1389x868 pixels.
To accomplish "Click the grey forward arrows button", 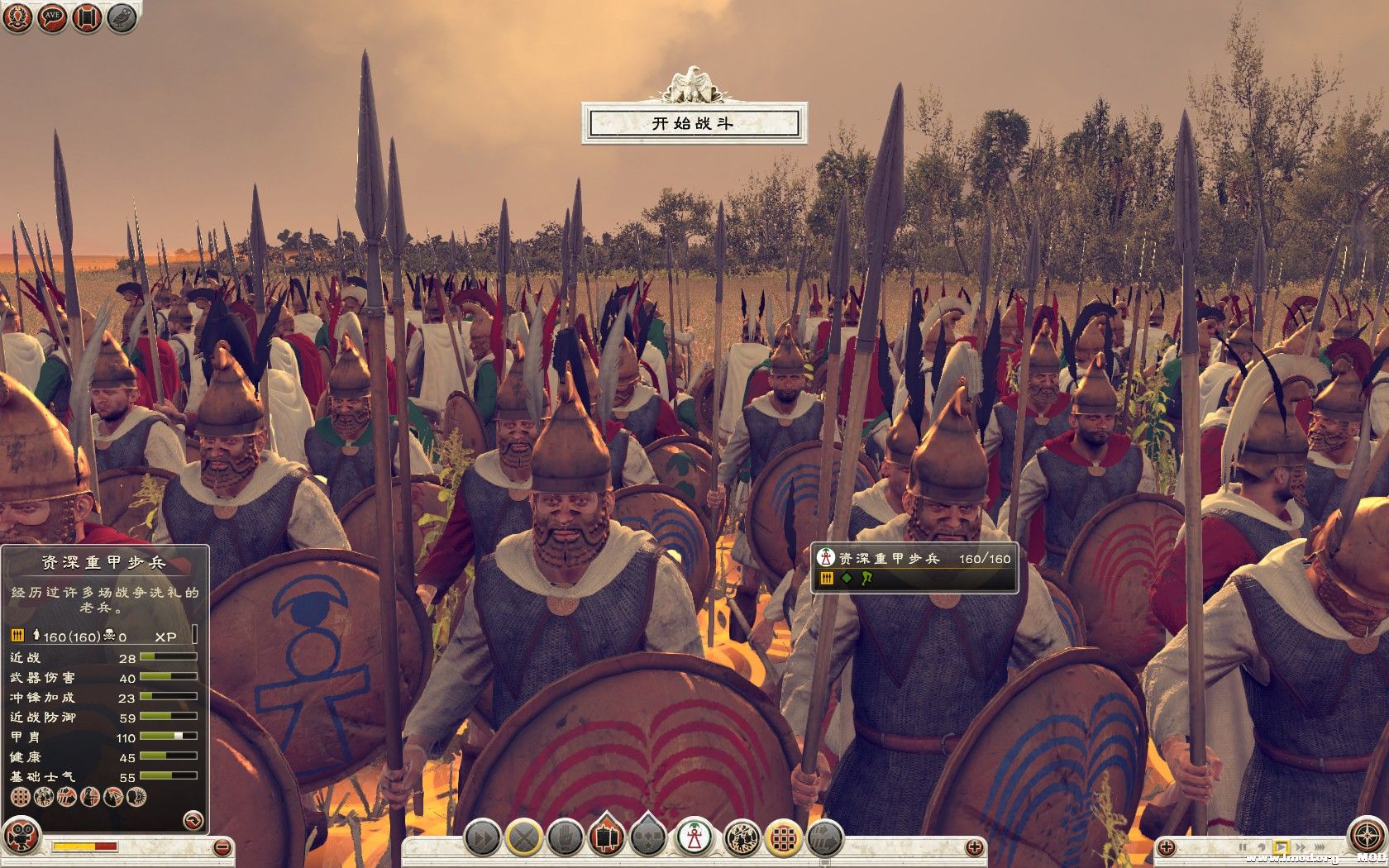I will [x=824, y=838].
